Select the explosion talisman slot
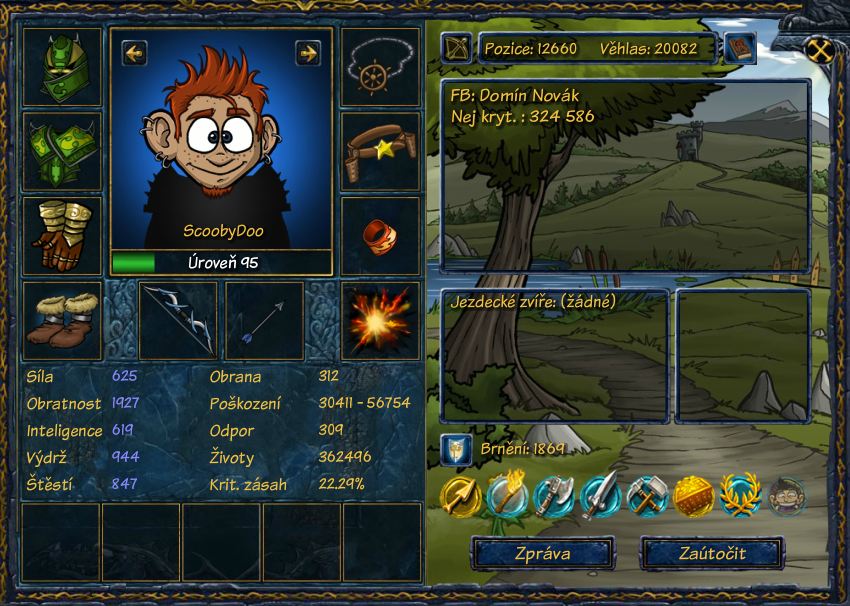Image resolution: width=850 pixels, height=606 pixels. click(x=380, y=320)
